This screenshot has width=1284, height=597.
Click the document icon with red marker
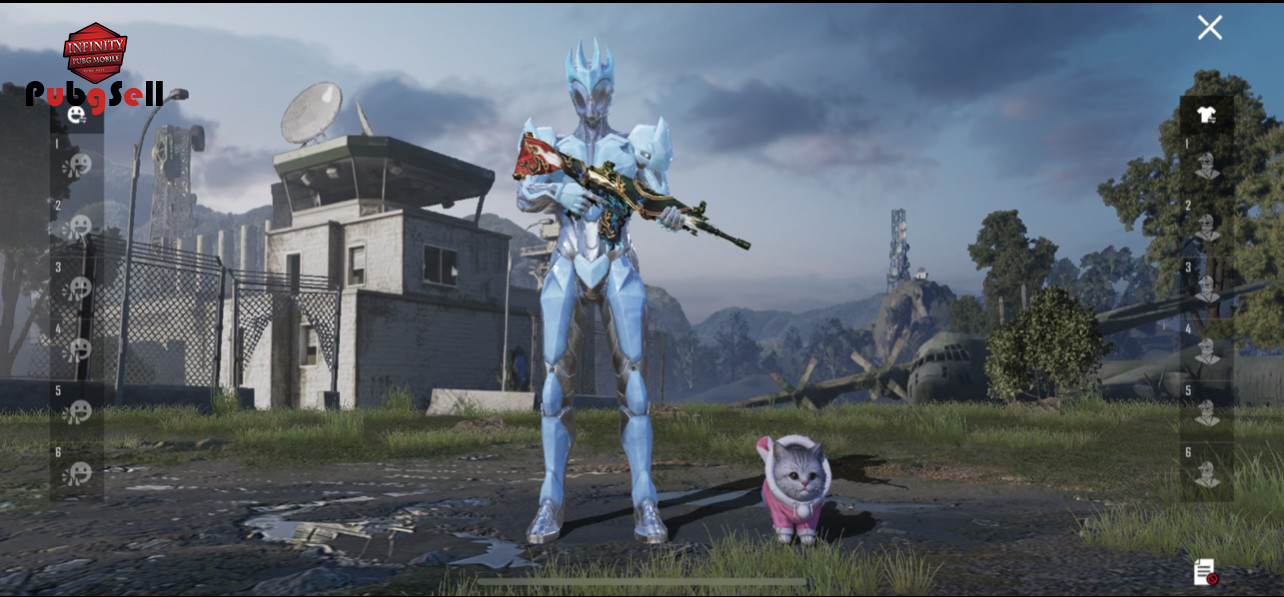coord(1205,572)
